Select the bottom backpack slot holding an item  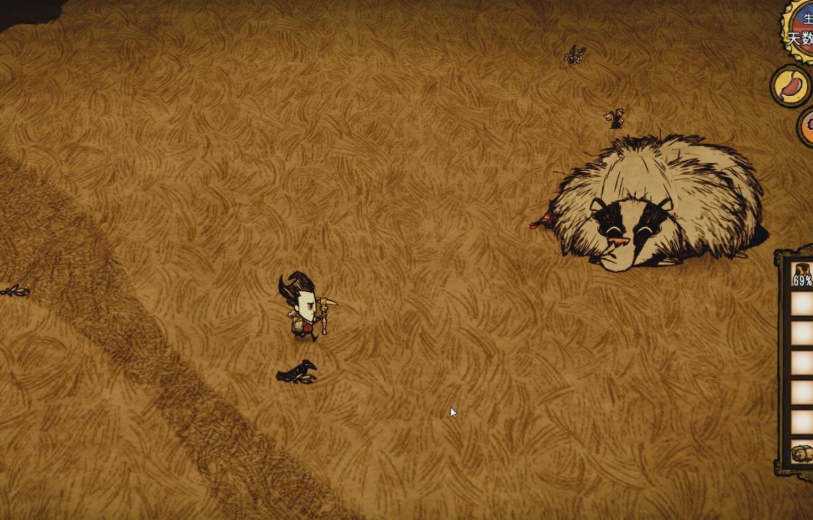[x=802, y=454]
